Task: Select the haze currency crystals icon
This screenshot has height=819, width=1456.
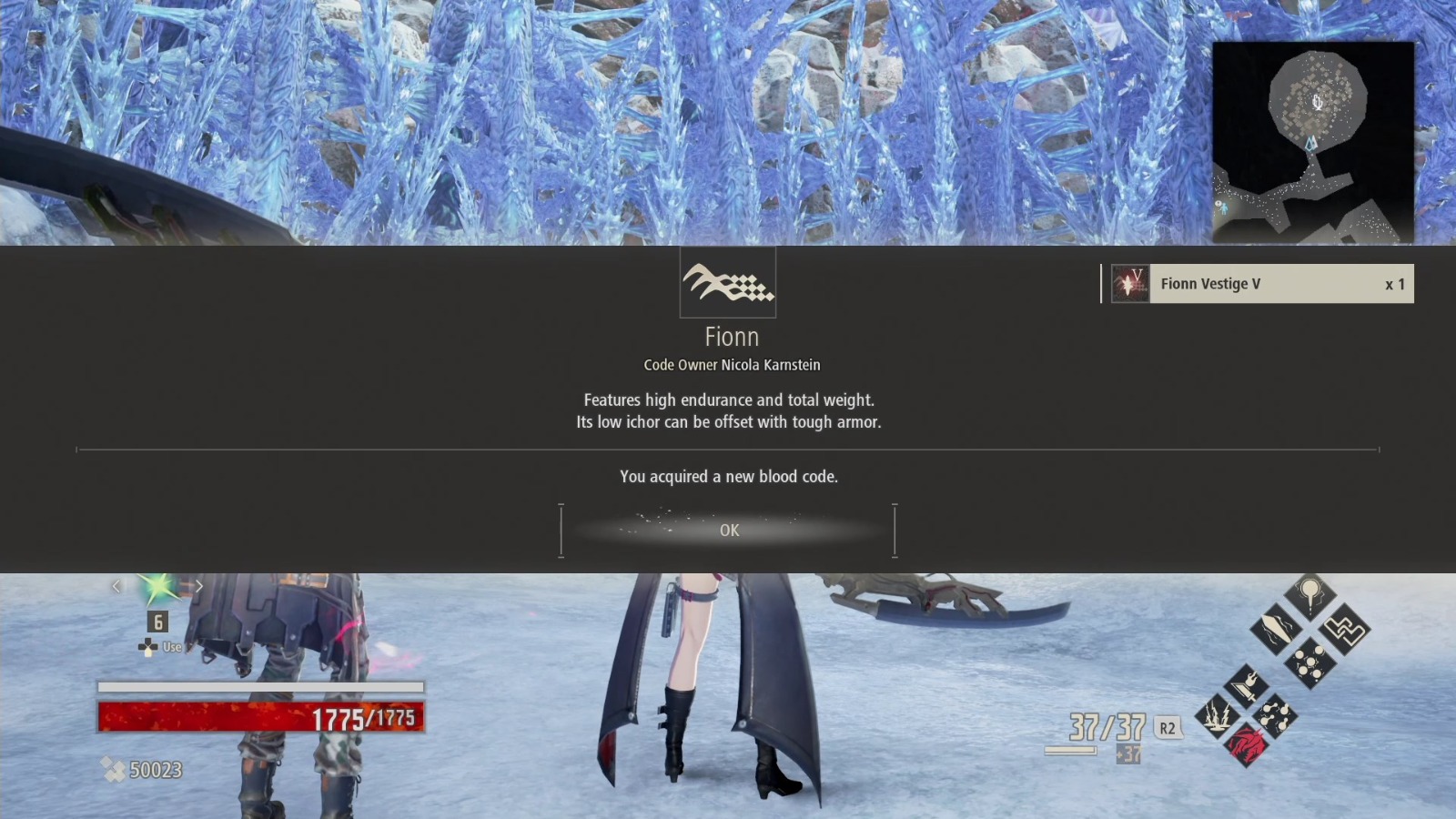Action: (114, 769)
